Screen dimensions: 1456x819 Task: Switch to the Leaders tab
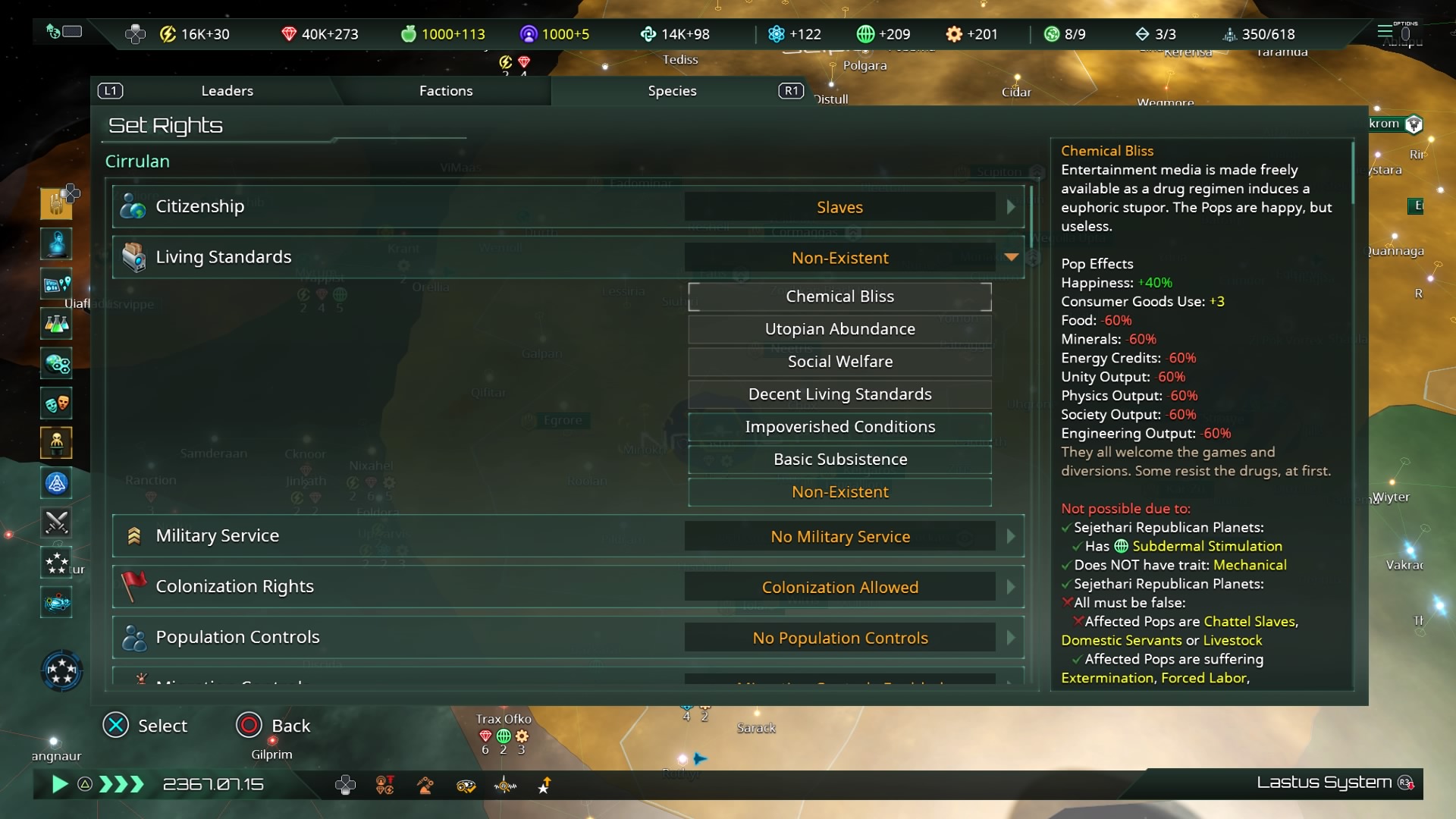(227, 91)
